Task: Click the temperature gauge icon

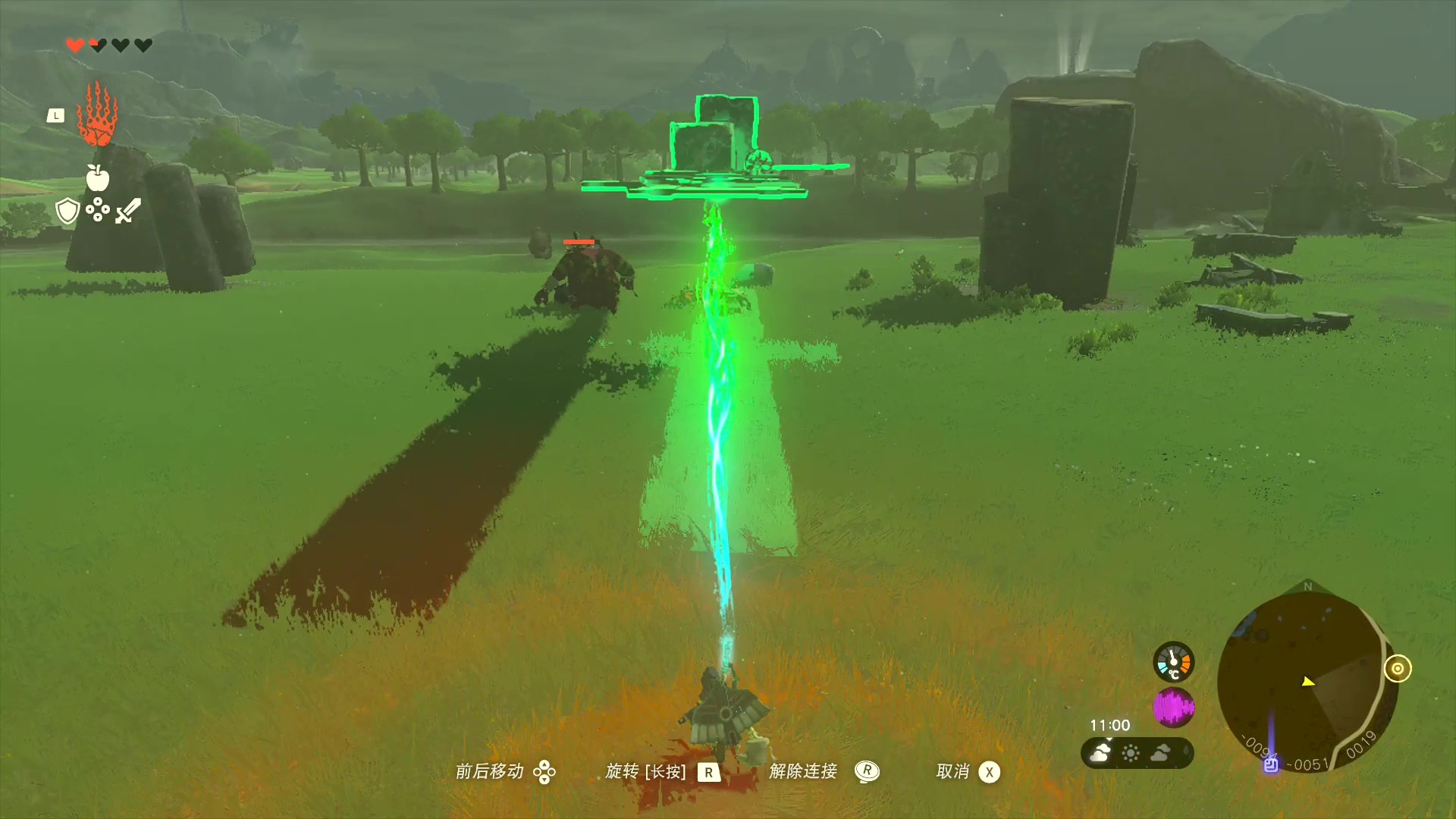Action: pyautogui.click(x=1173, y=661)
